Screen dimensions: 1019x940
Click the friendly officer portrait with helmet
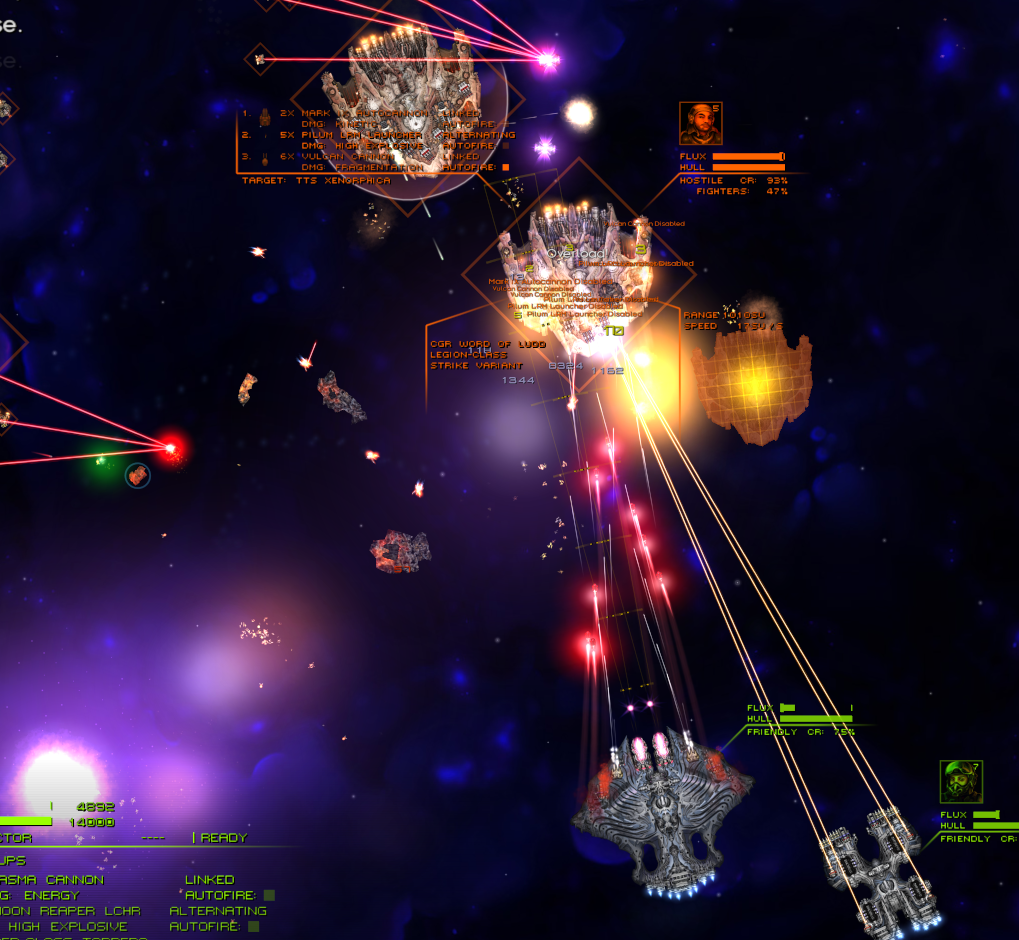coord(961,781)
